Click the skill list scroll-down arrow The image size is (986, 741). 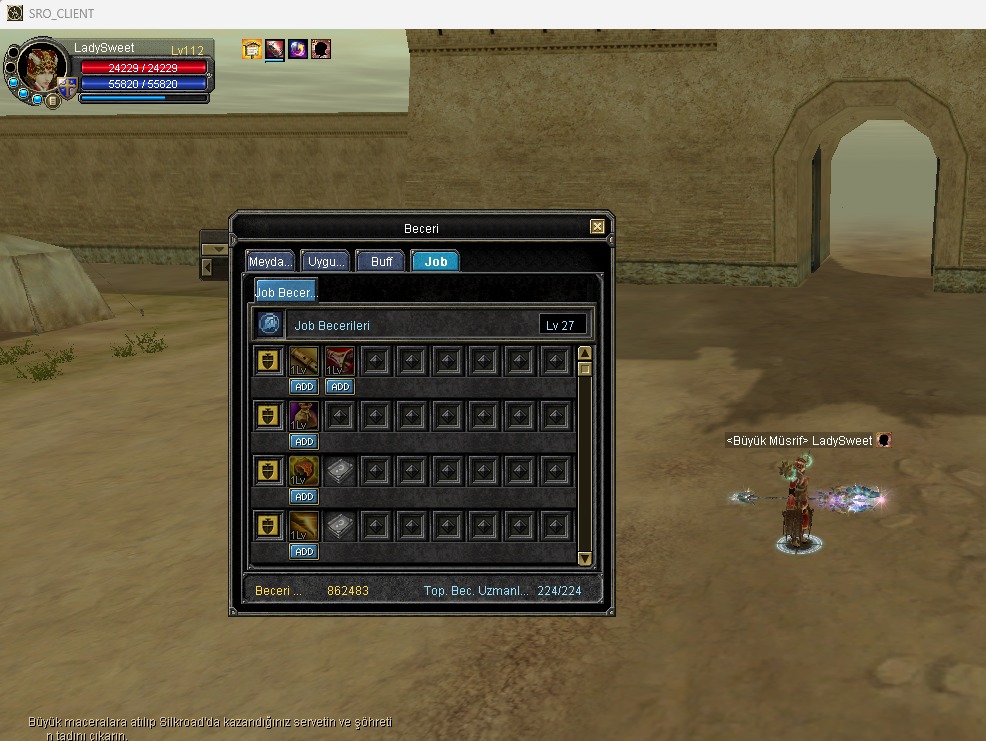click(x=585, y=558)
